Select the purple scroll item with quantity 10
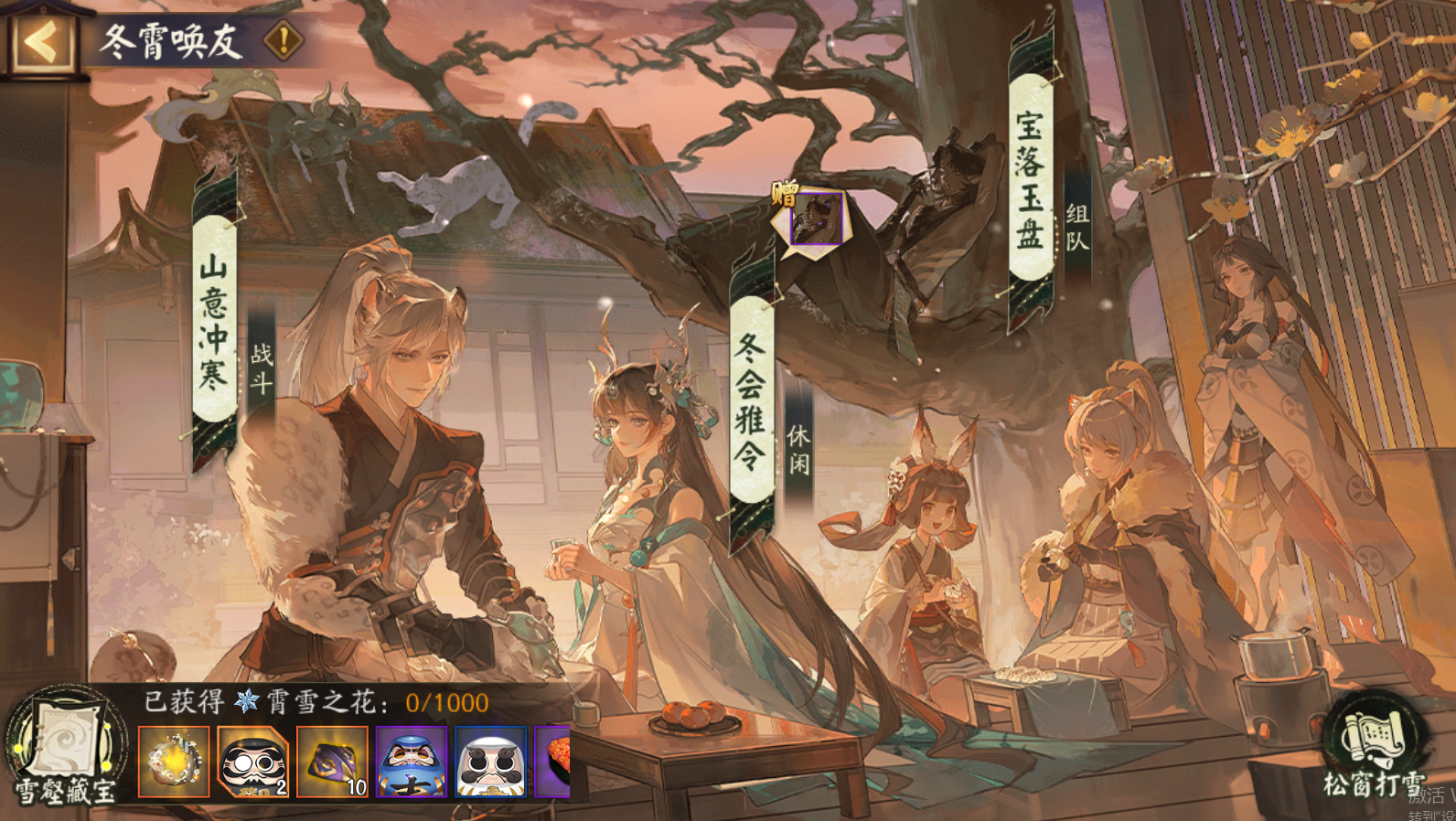 (x=331, y=763)
